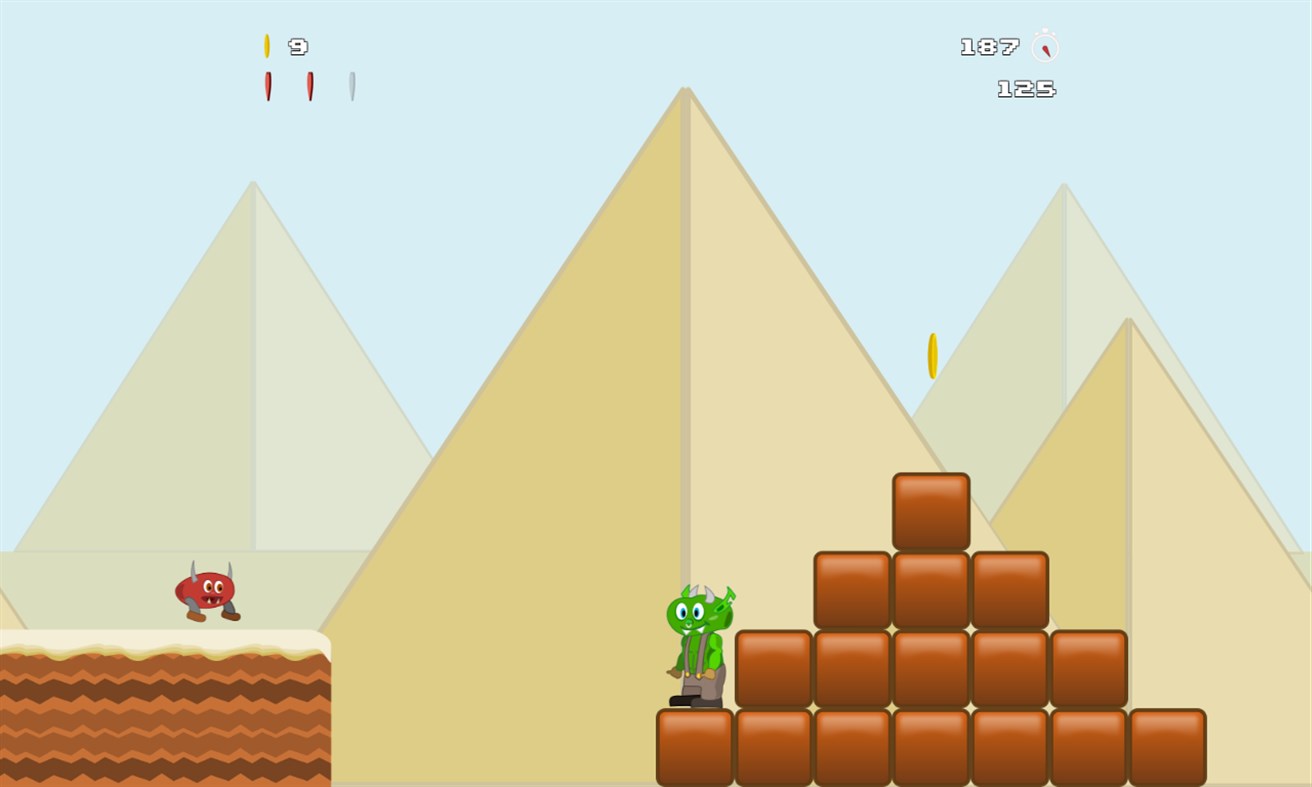Click the block directly beside the player
The height and width of the screenshot is (787, 1312).
click(x=772, y=668)
